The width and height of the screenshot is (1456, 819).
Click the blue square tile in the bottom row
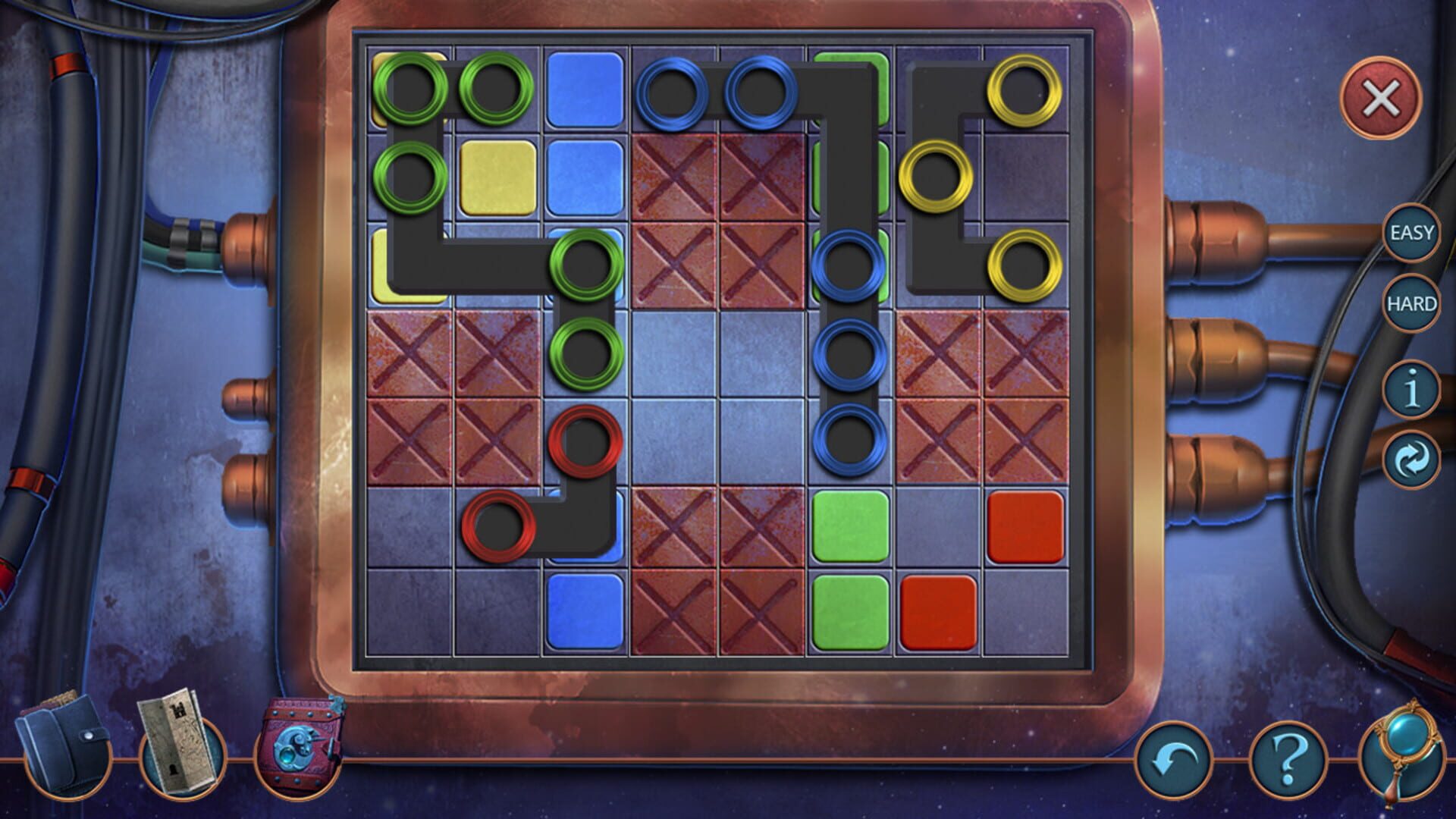pos(586,612)
